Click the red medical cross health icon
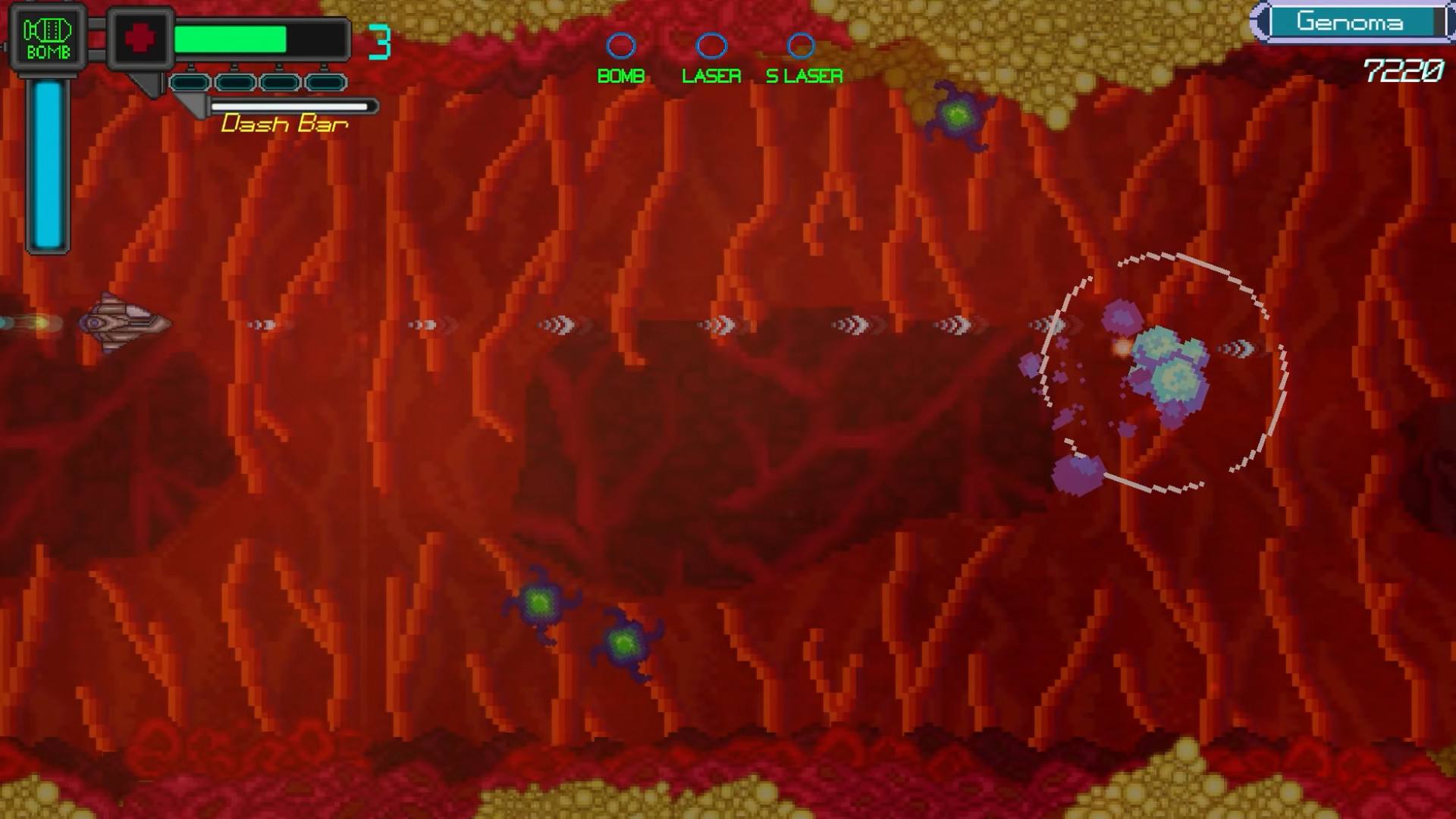This screenshot has width=1456, height=819. [140, 36]
